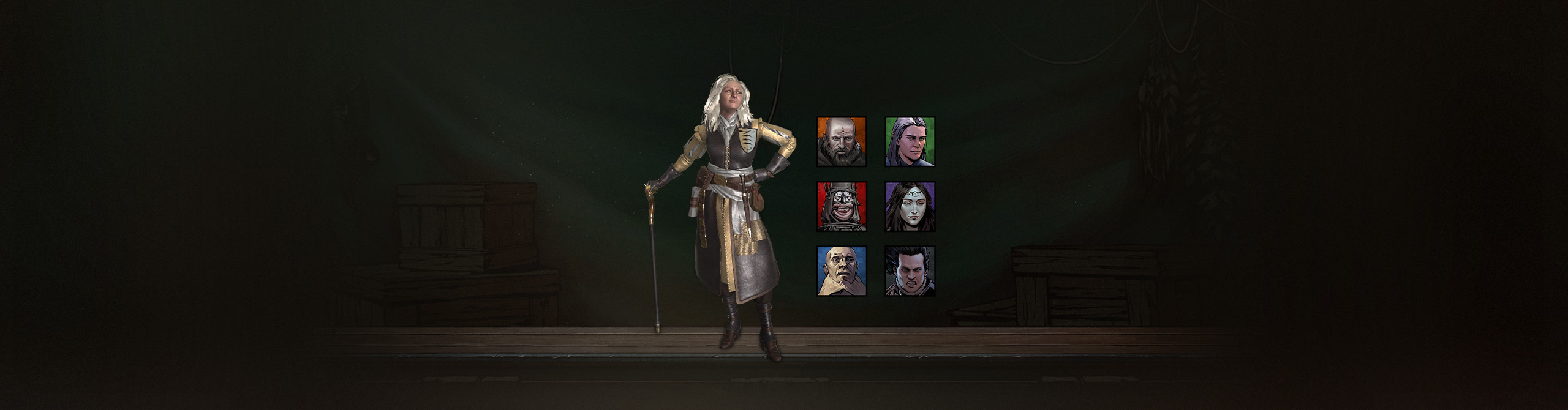Pick the snarling dark-haired man portrait
This screenshot has height=410, width=1568.
coord(910,272)
